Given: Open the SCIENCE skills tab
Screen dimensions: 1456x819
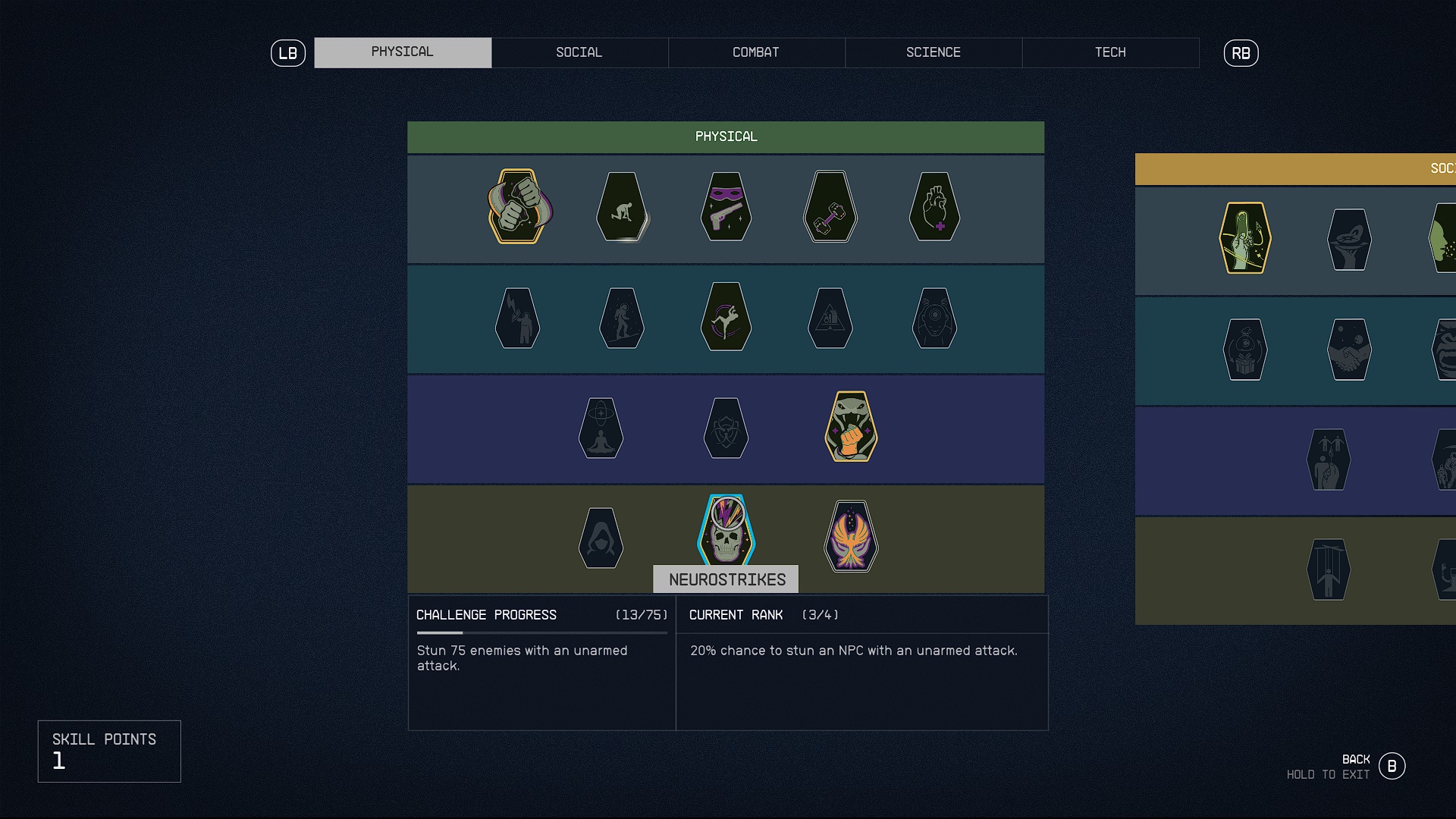Looking at the screenshot, I should click(934, 52).
